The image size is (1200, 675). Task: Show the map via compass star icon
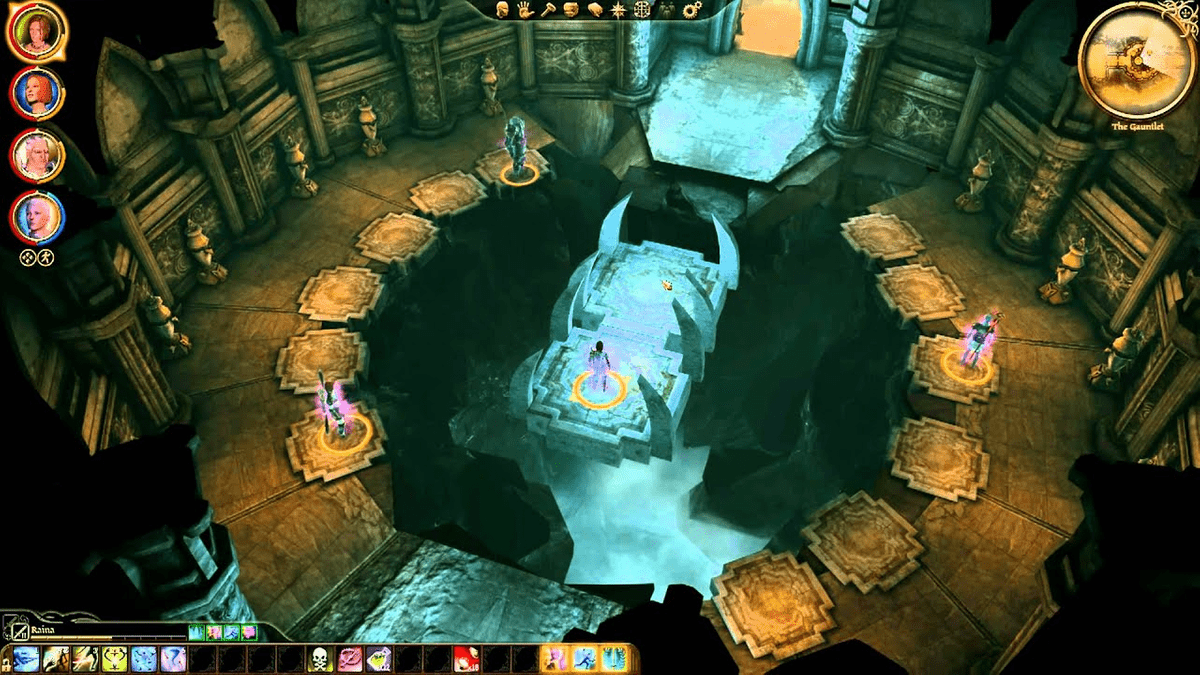(619, 10)
